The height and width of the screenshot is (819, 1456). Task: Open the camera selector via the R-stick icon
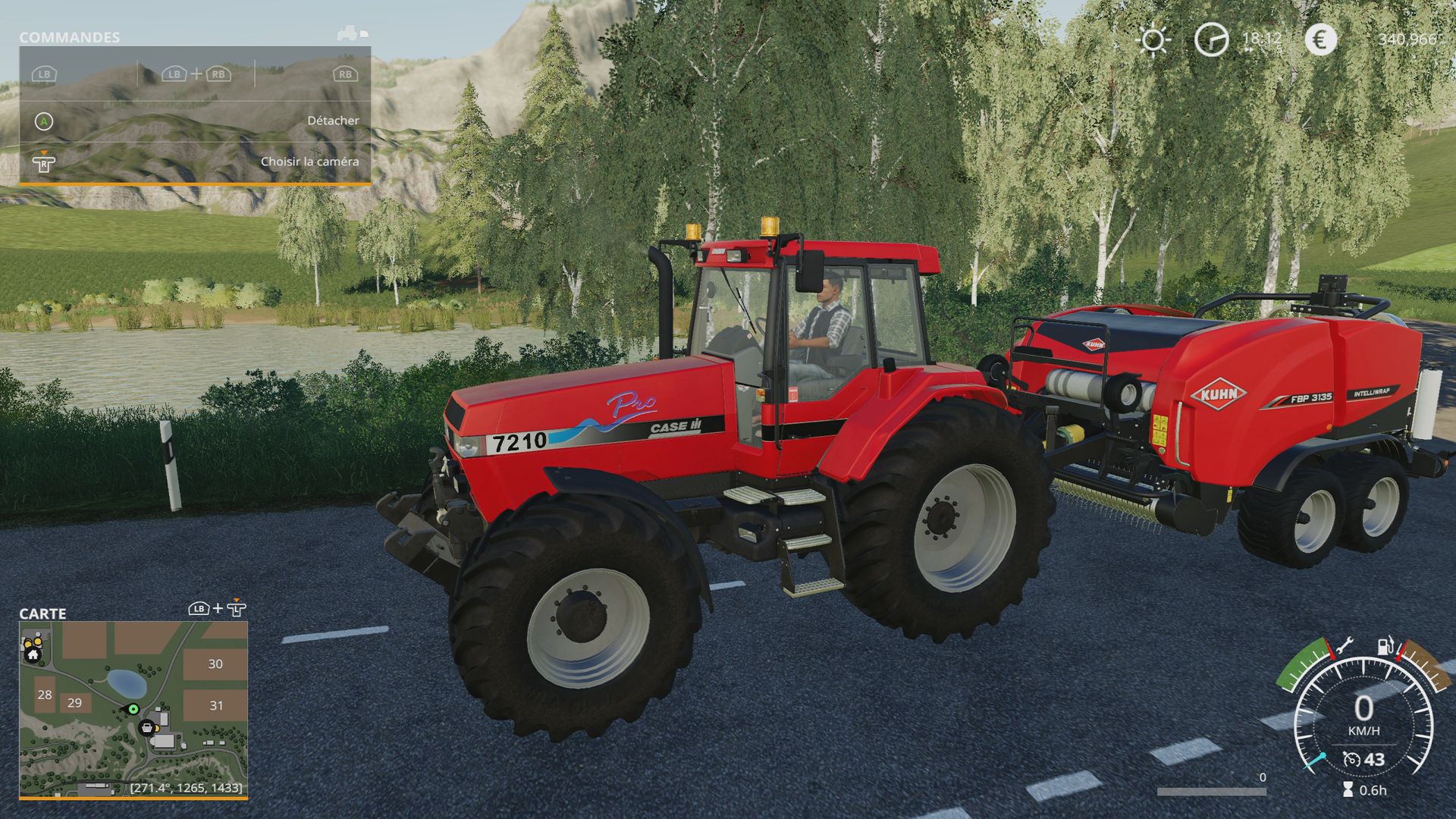[43, 162]
